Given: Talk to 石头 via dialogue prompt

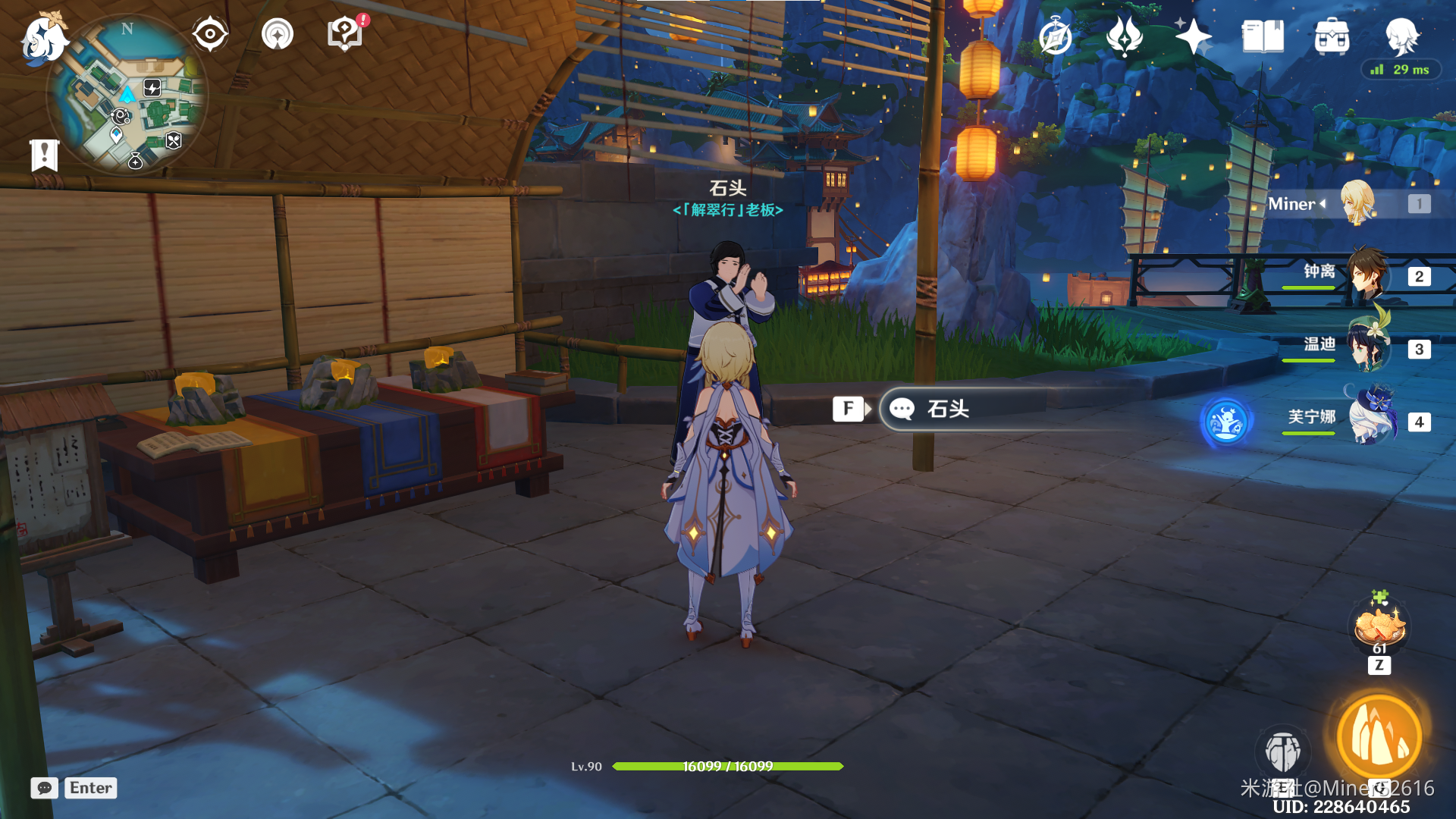Looking at the screenshot, I should pos(948,409).
